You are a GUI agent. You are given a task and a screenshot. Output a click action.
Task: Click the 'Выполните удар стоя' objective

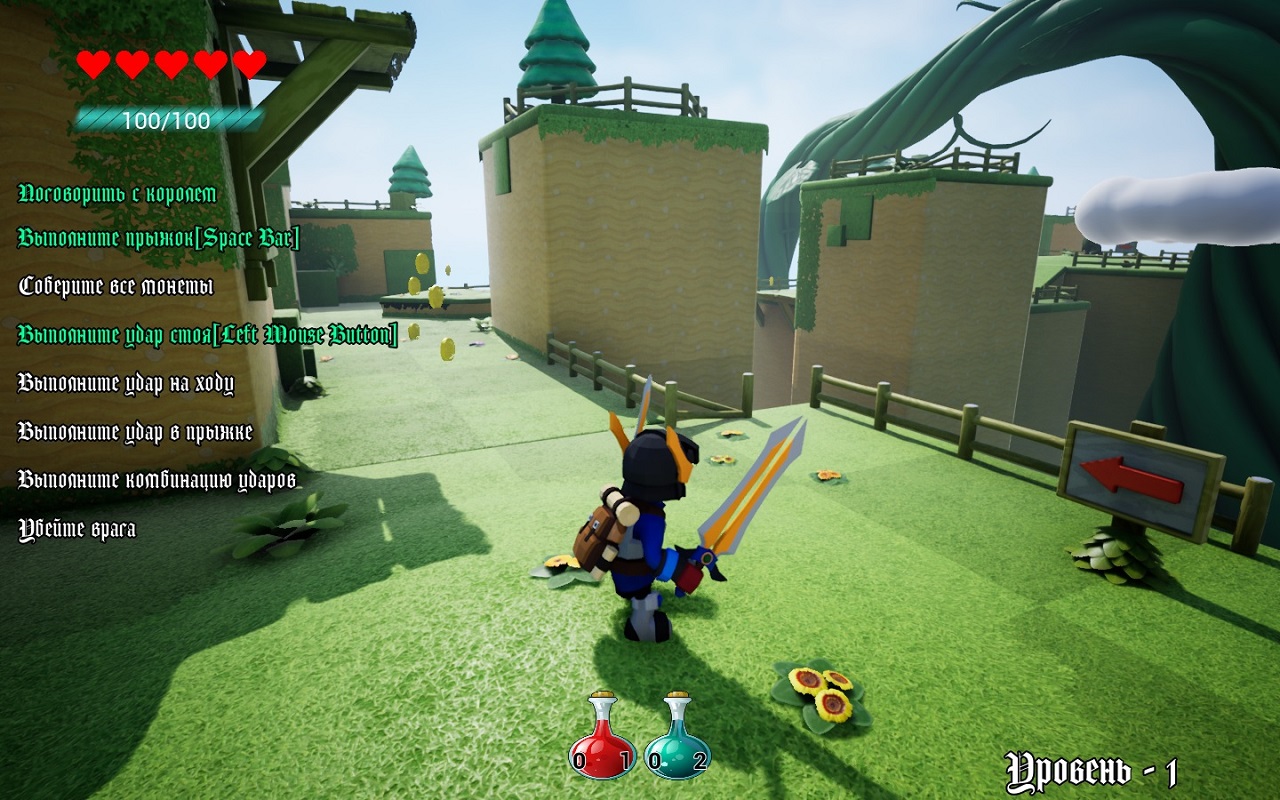(x=208, y=334)
